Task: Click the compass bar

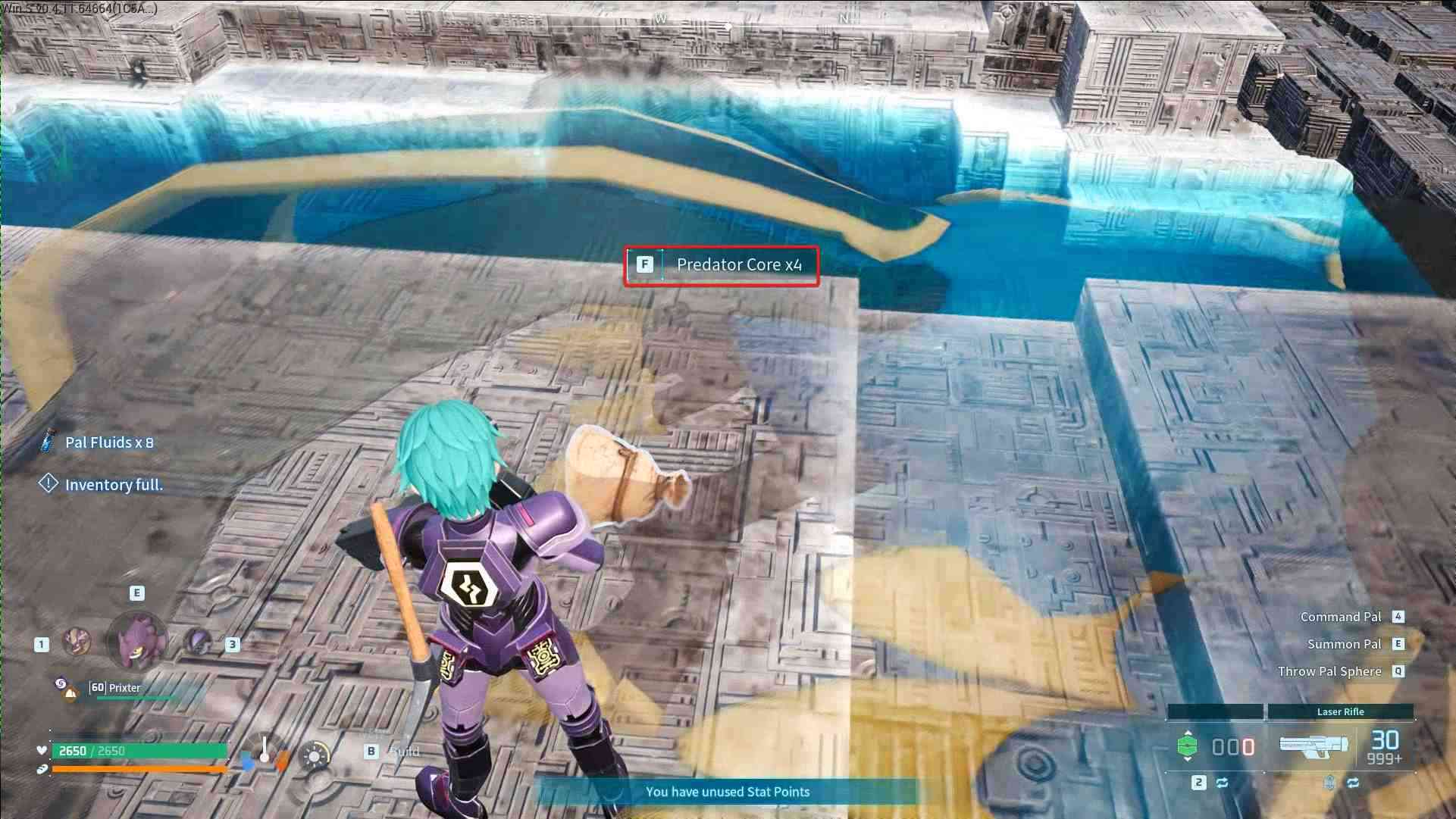Action: 728,23
